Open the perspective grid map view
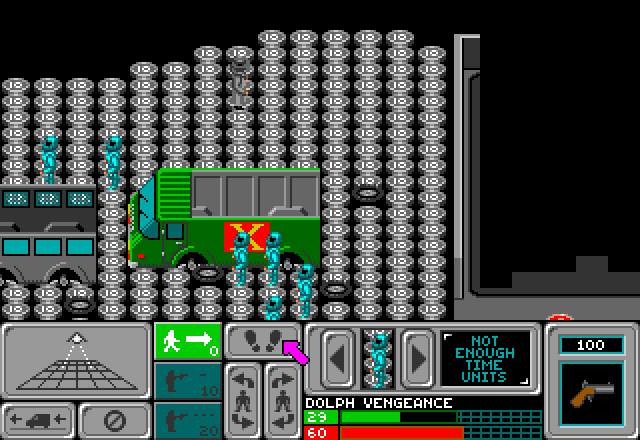Image resolution: width=640 pixels, height=440 pixels. (x=74, y=361)
